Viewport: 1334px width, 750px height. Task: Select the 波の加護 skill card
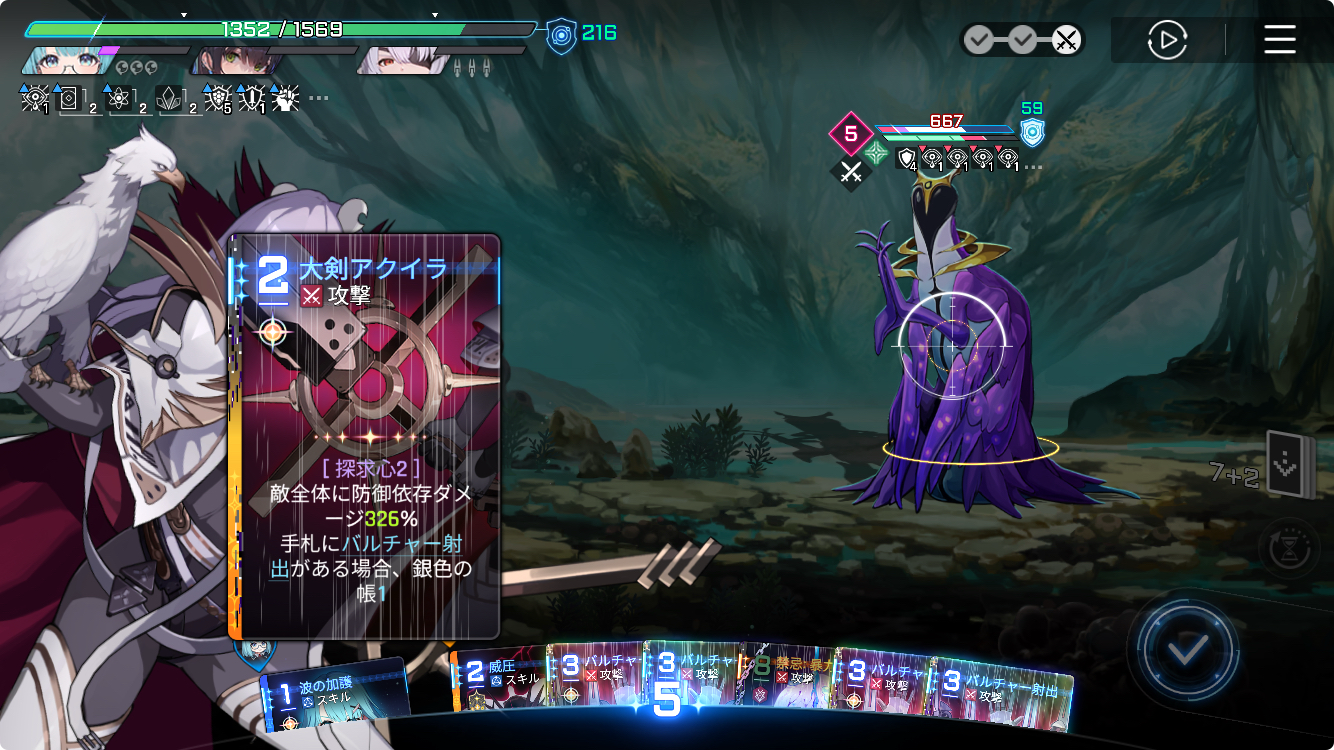point(335,692)
